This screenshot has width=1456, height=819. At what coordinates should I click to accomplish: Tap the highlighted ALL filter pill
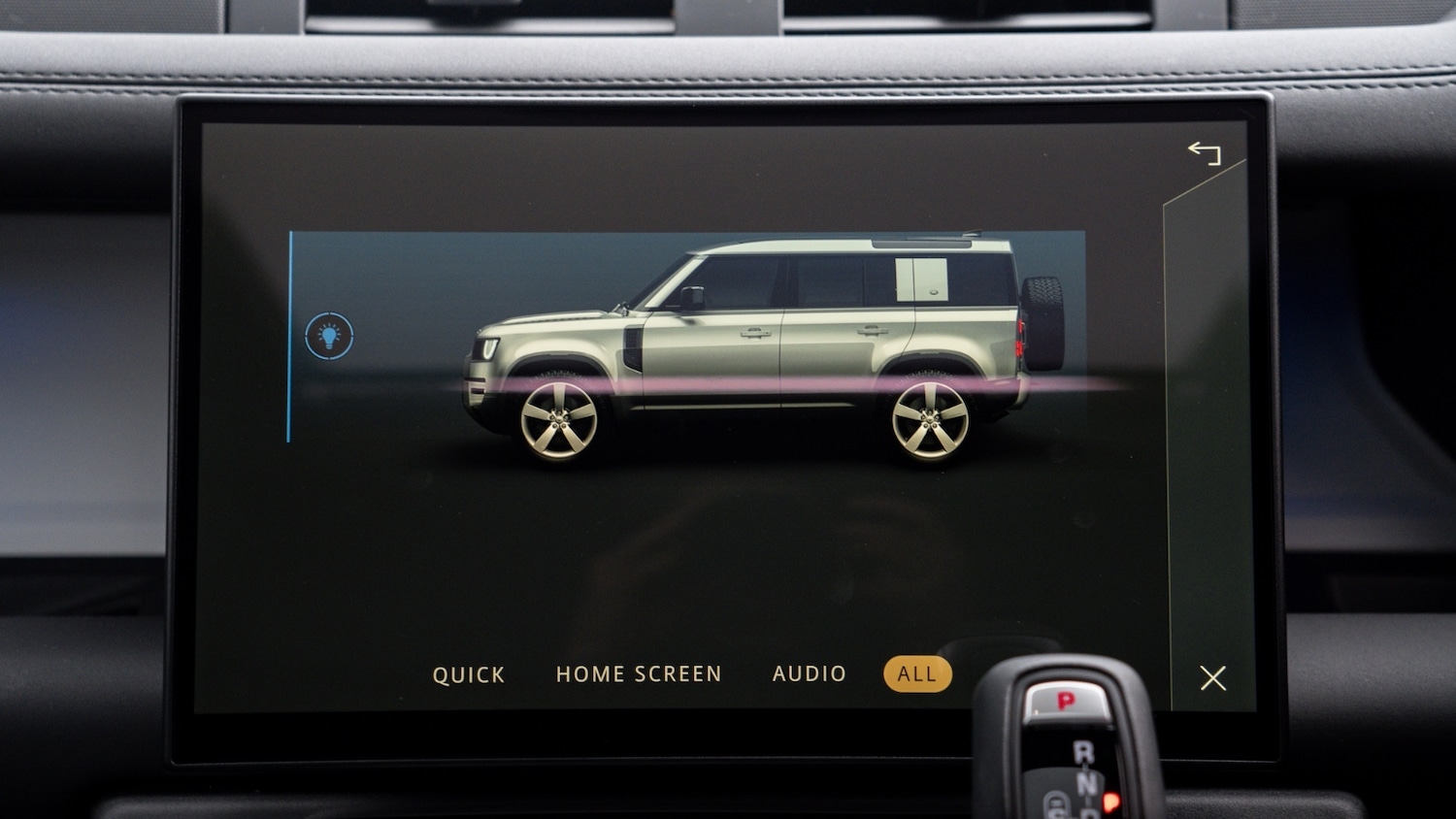click(915, 672)
